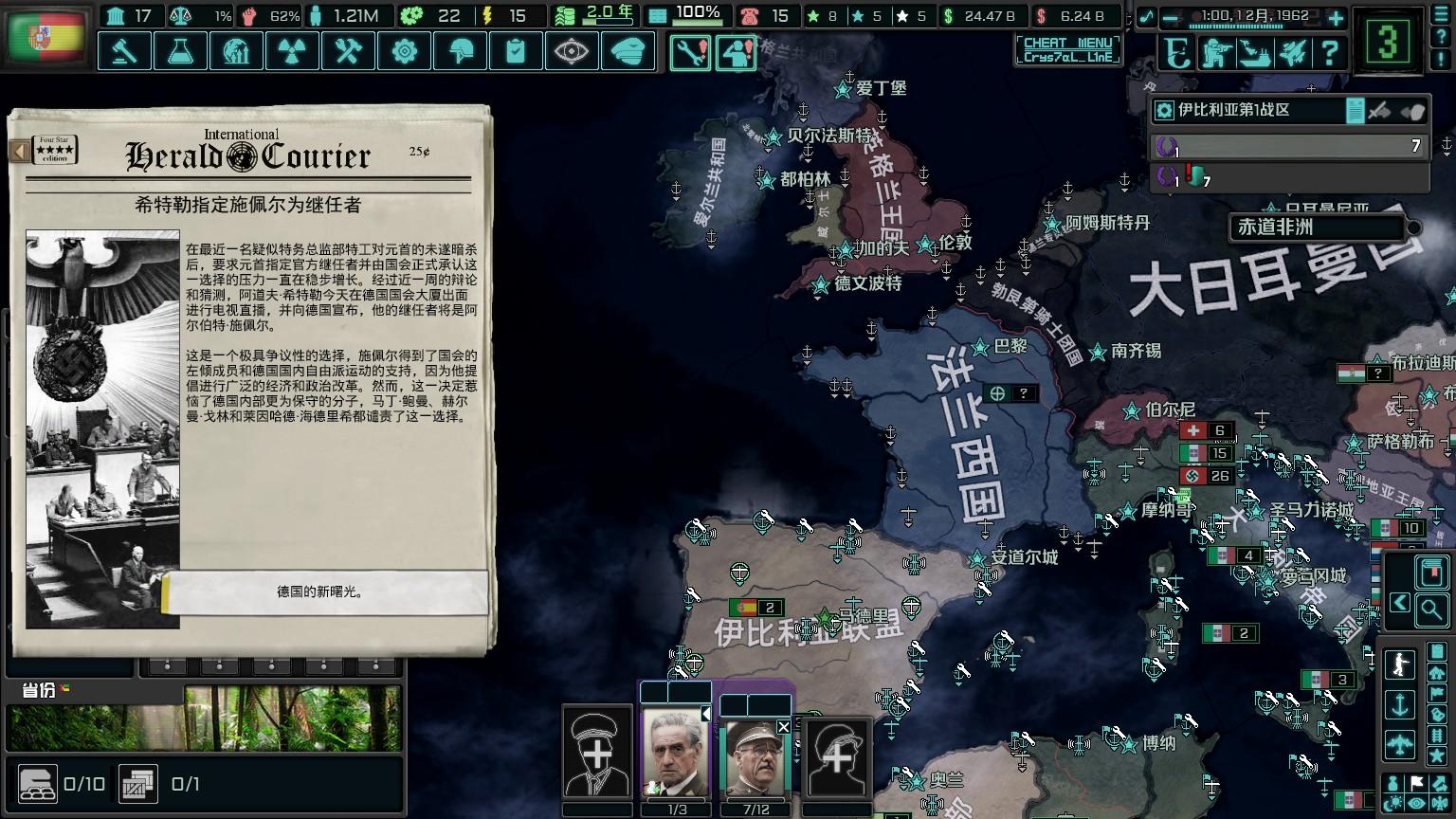
Task: Open the globe trade menu
Action: click(x=236, y=51)
